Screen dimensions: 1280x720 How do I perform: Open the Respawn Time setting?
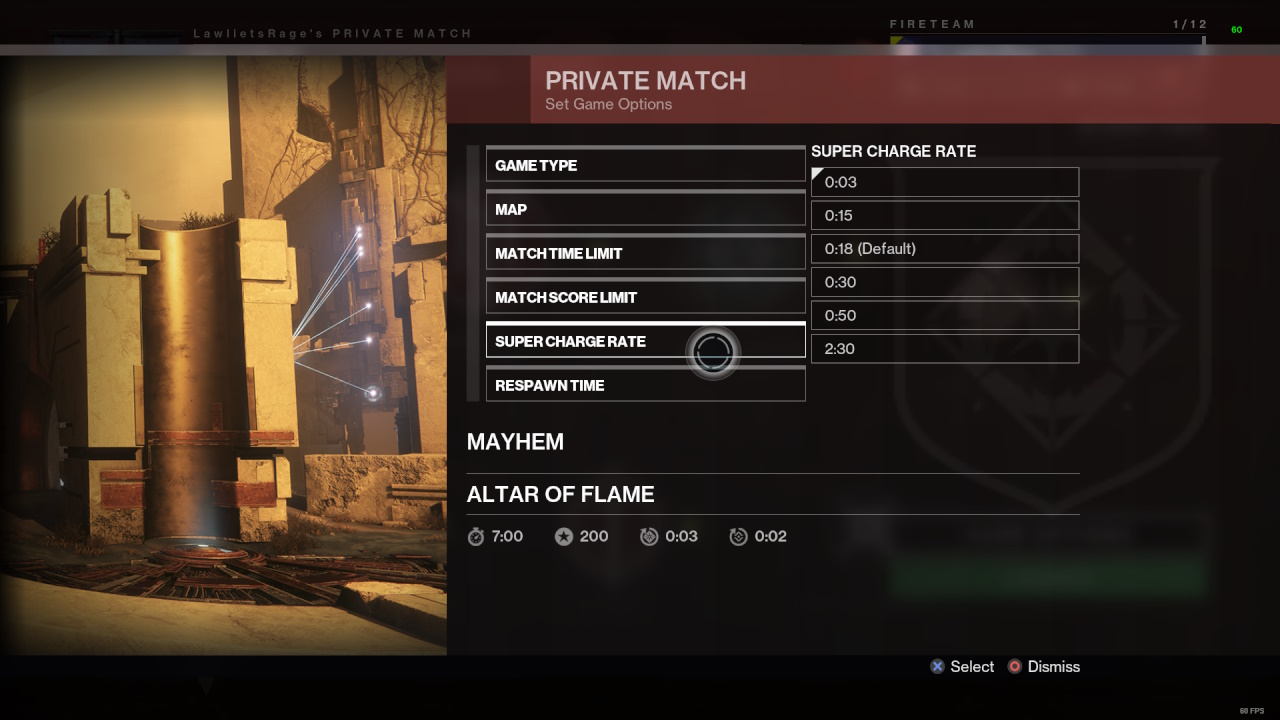point(645,386)
